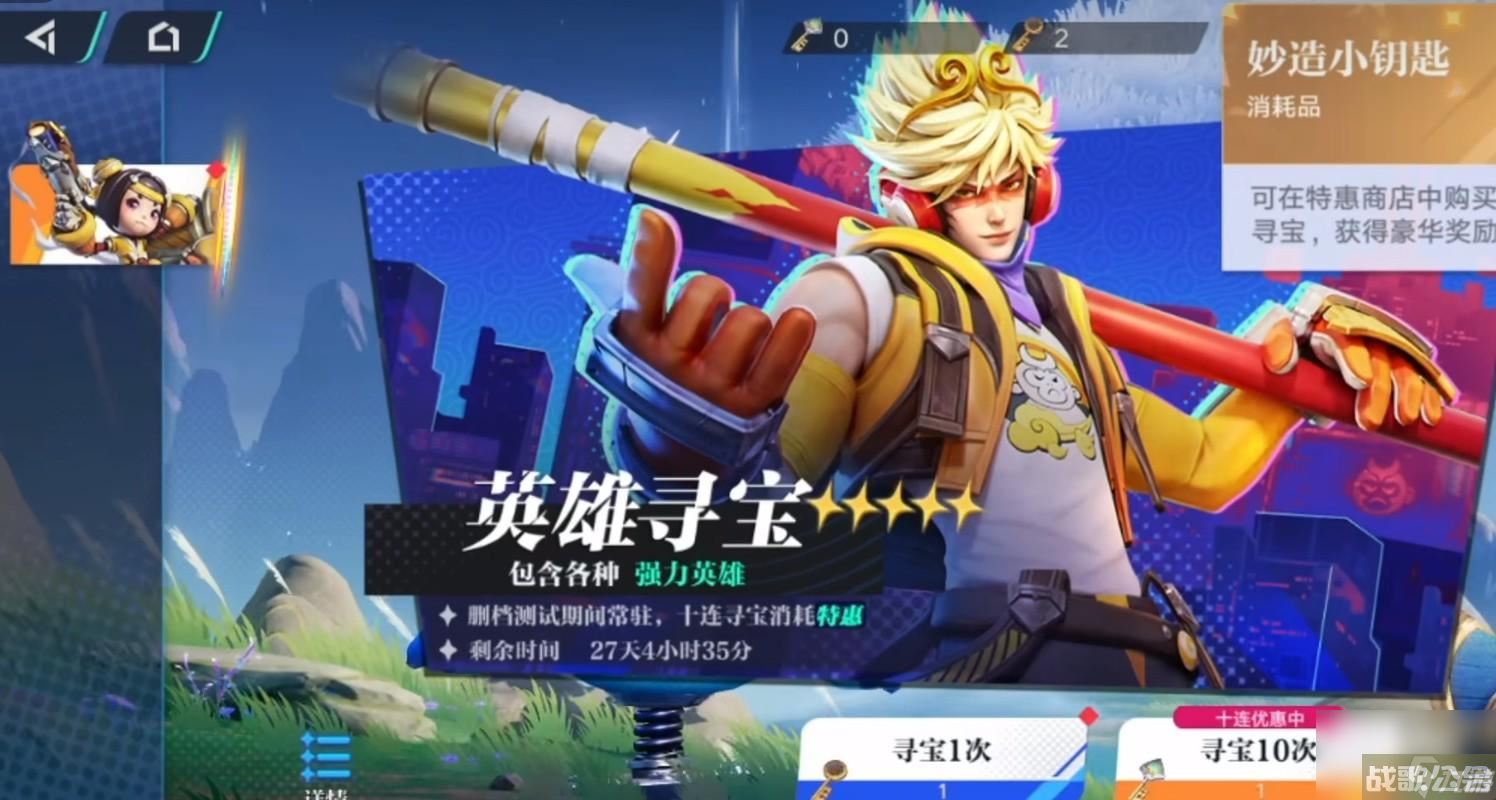Viewport: 1496px width, 800px height.
Task: Select the brass key counter showing 2
Action: (x=1027, y=33)
